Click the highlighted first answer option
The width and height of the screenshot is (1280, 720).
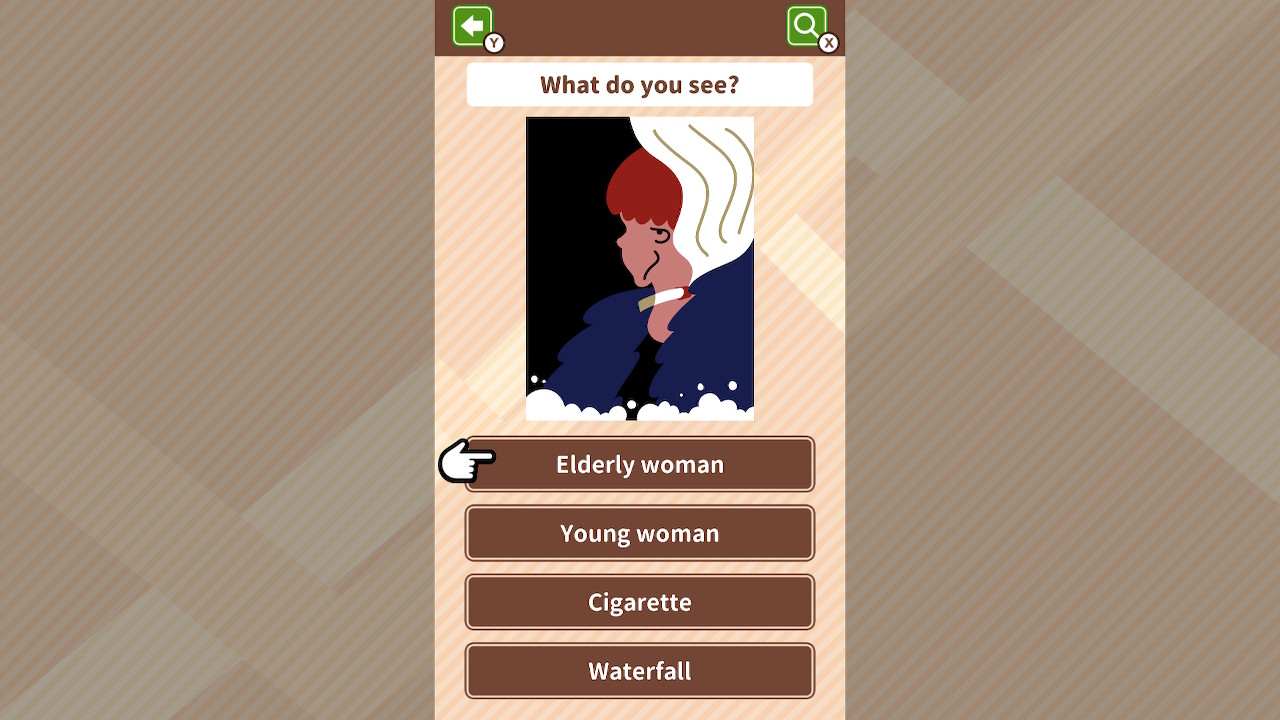639,464
